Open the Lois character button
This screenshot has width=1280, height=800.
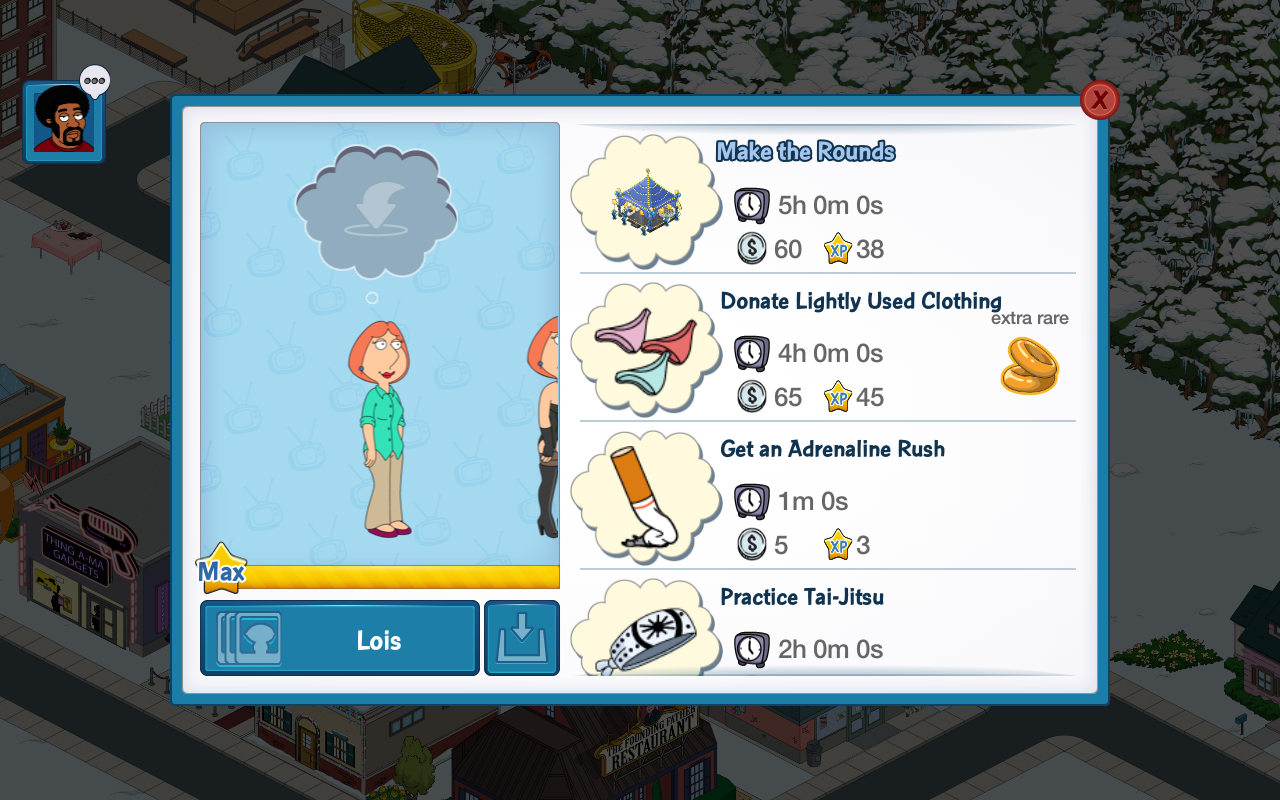point(340,638)
